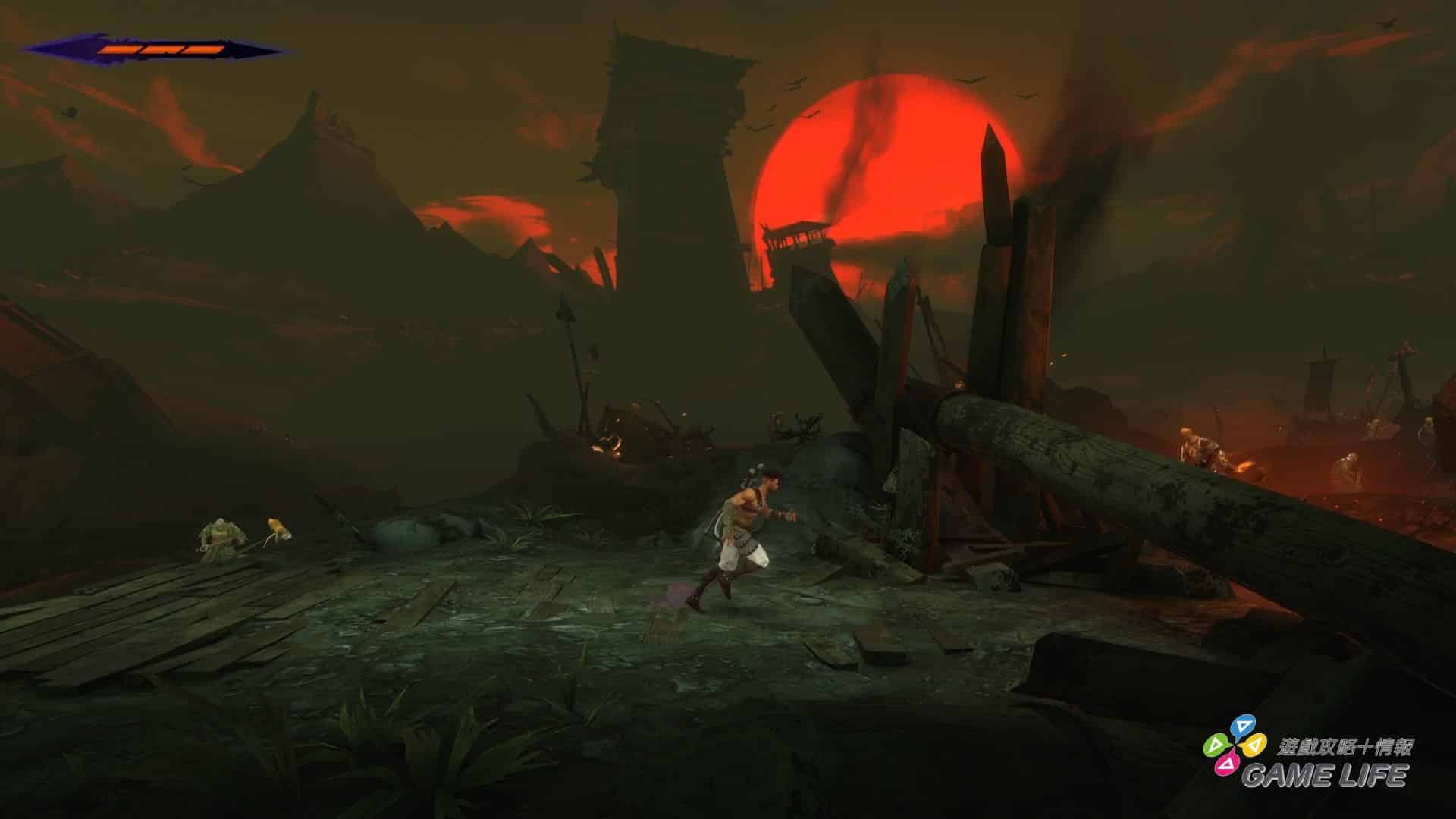Click the Chinese text 遊戲攻略＋情報
The image size is (1456, 819).
(x=1346, y=746)
